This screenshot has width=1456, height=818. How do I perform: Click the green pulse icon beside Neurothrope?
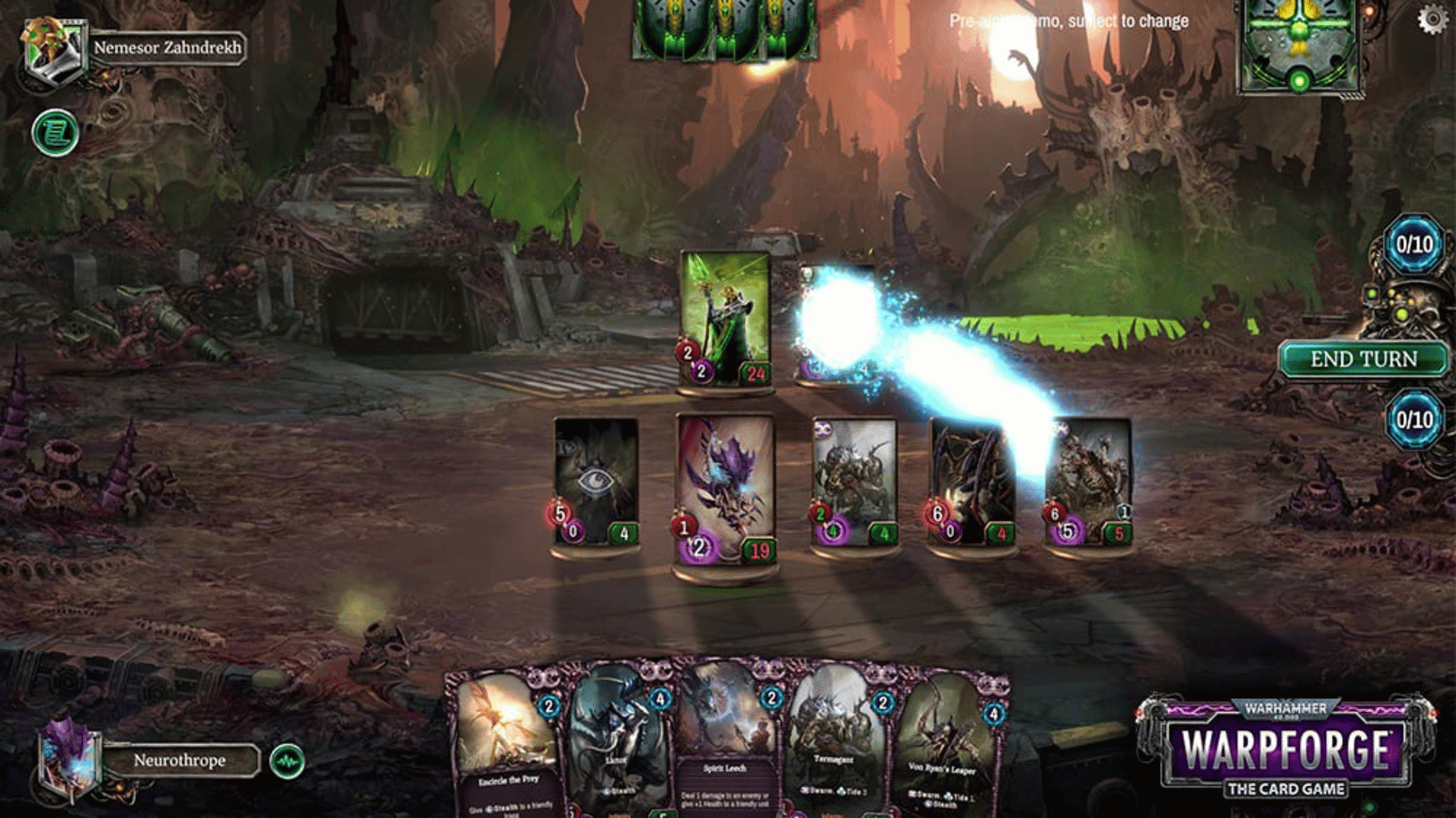coord(287,760)
